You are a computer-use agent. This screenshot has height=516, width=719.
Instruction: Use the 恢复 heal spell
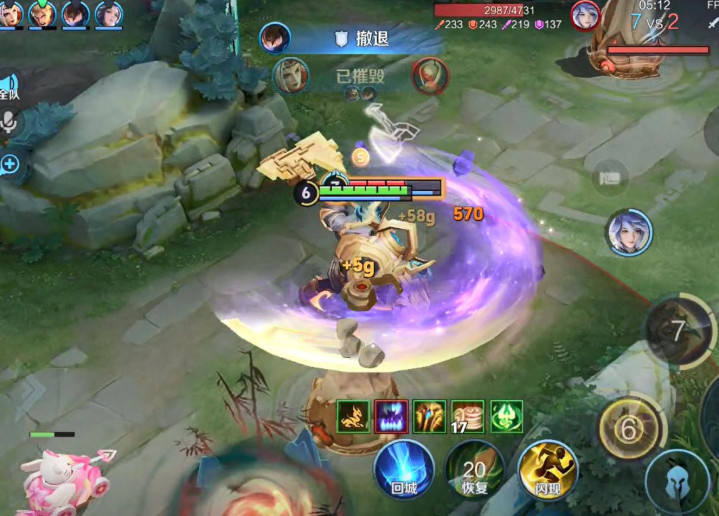click(x=475, y=469)
